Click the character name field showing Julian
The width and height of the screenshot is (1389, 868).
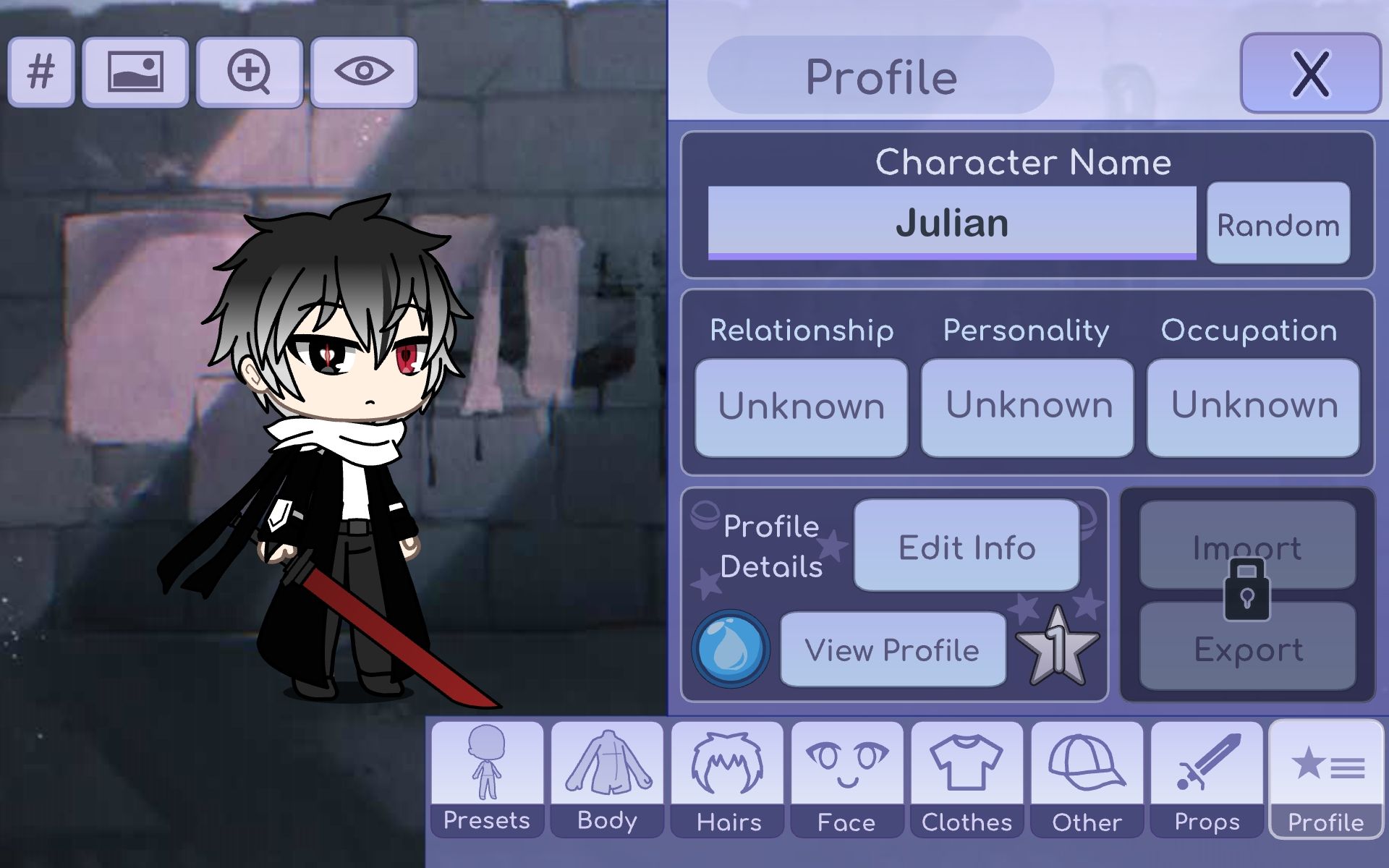click(951, 222)
